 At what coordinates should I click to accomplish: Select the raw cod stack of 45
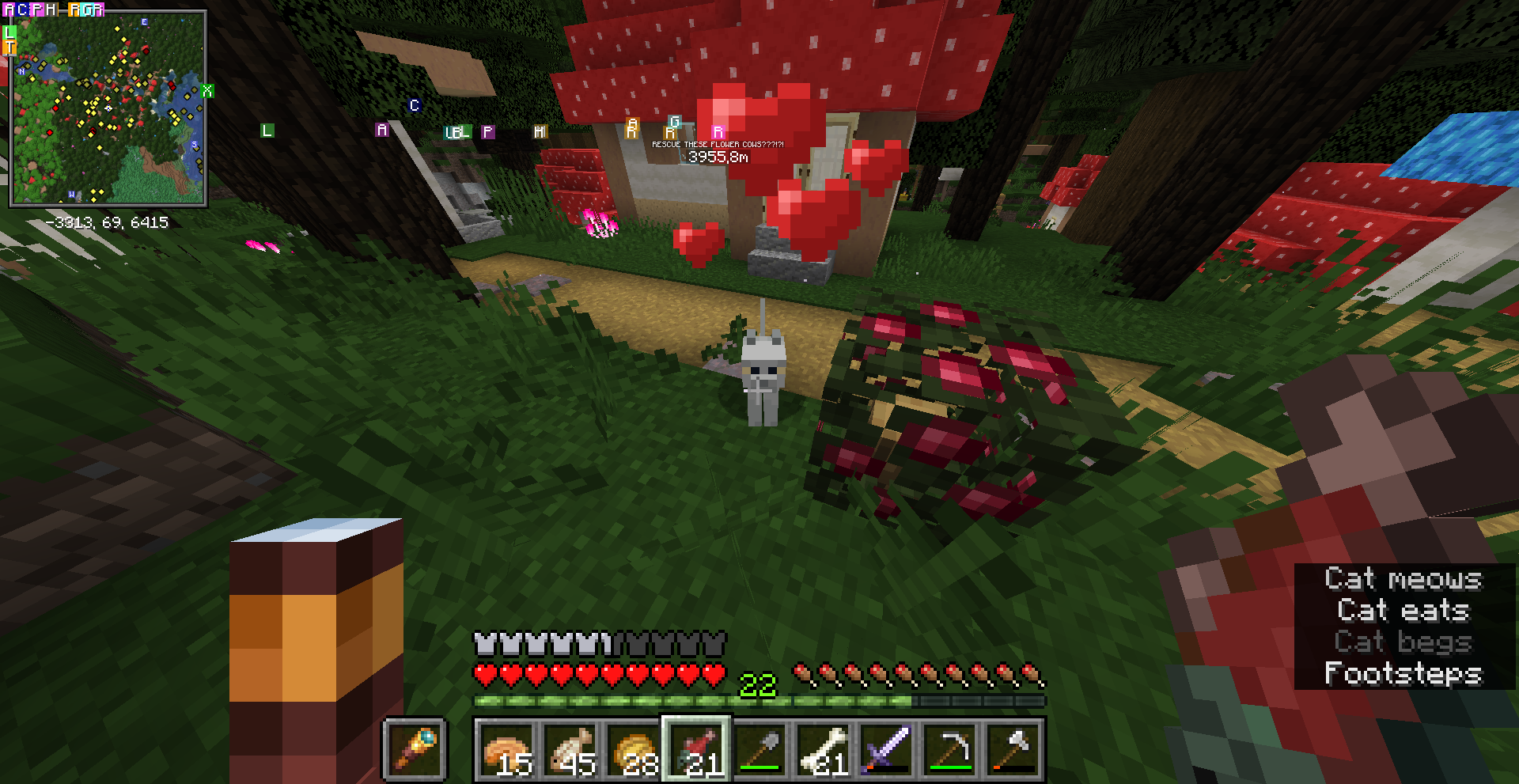(x=570, y=749)
